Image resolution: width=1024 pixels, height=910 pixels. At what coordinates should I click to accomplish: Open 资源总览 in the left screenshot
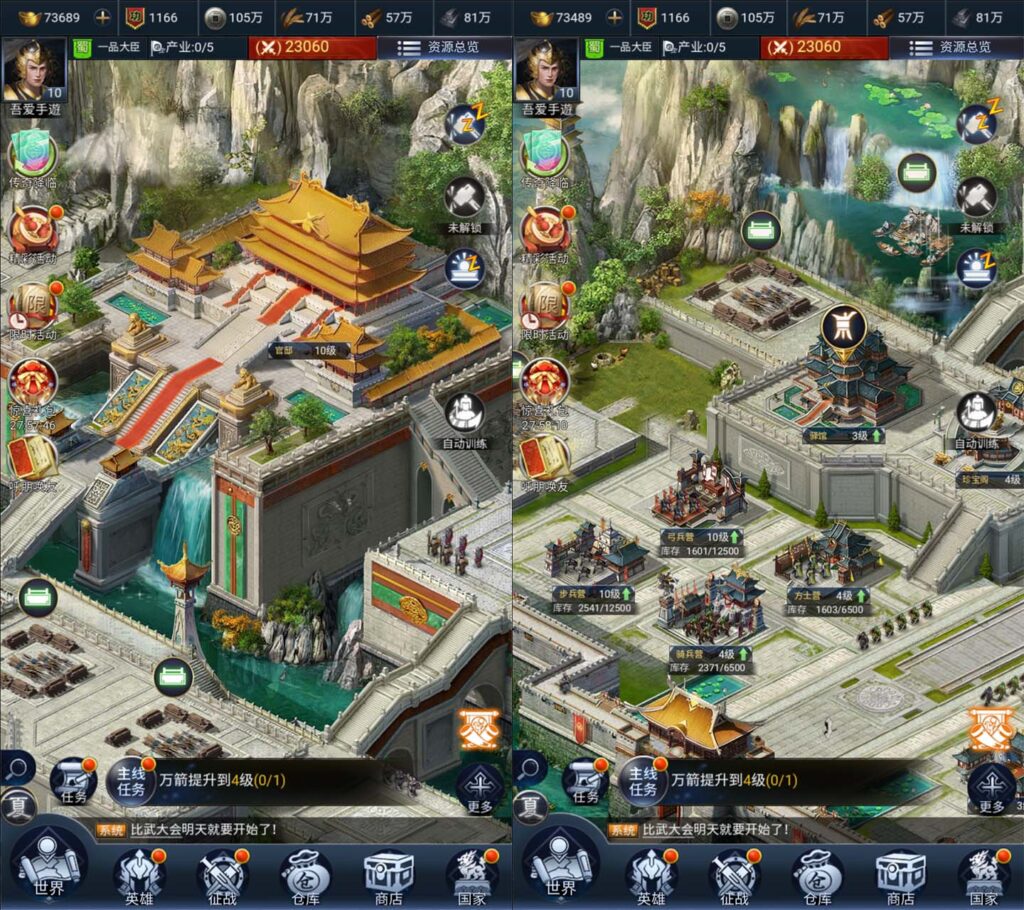click(x=440, y=47)
